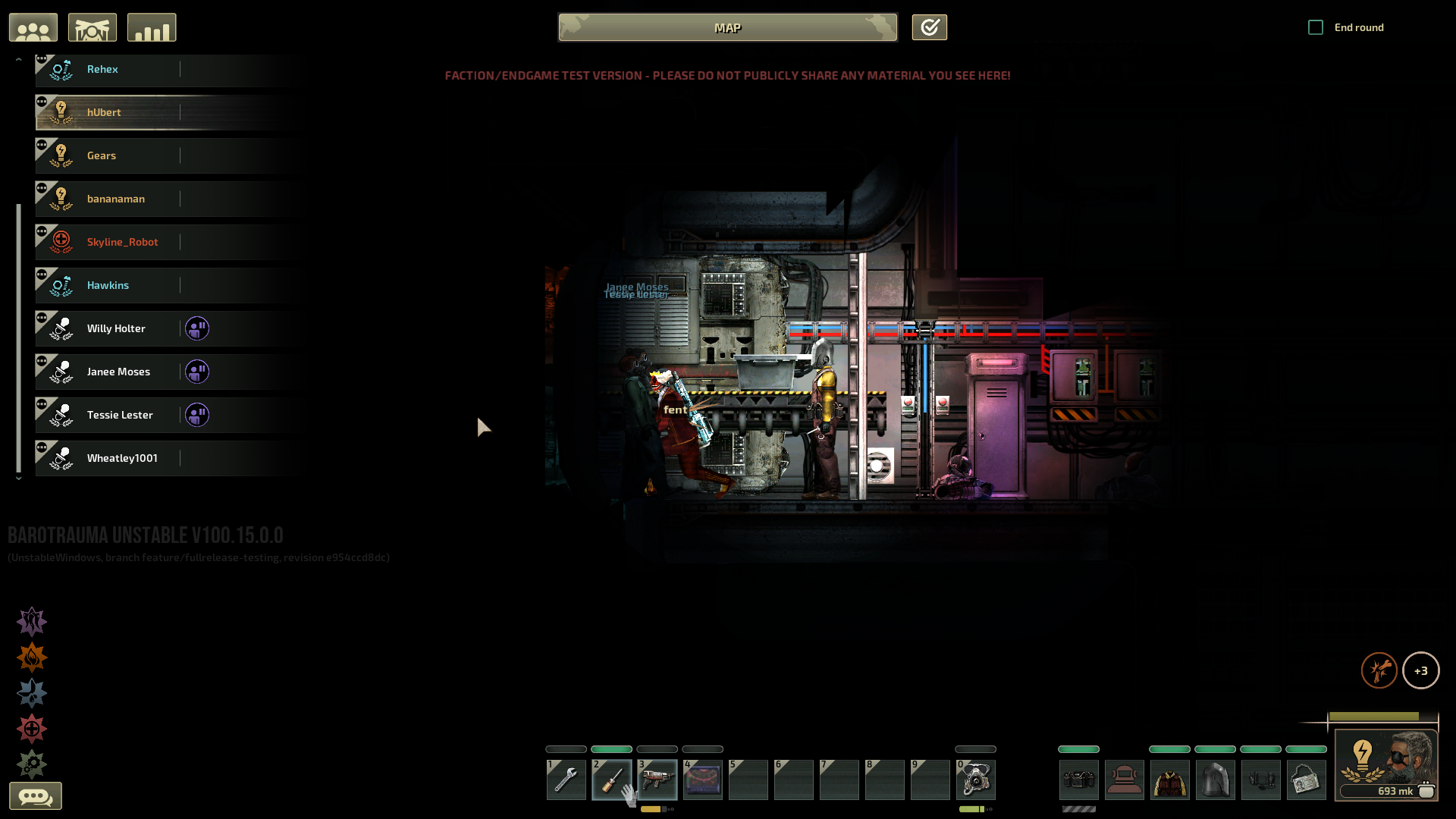Open the crew list panel icon top-left
The width and height of the screenshot is (1456, 819).
(x=33, y=27)
